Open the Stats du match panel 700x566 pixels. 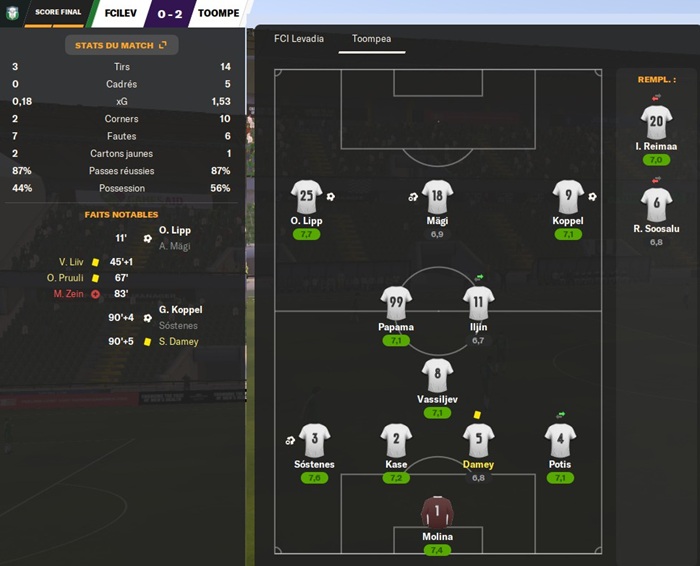121,45
